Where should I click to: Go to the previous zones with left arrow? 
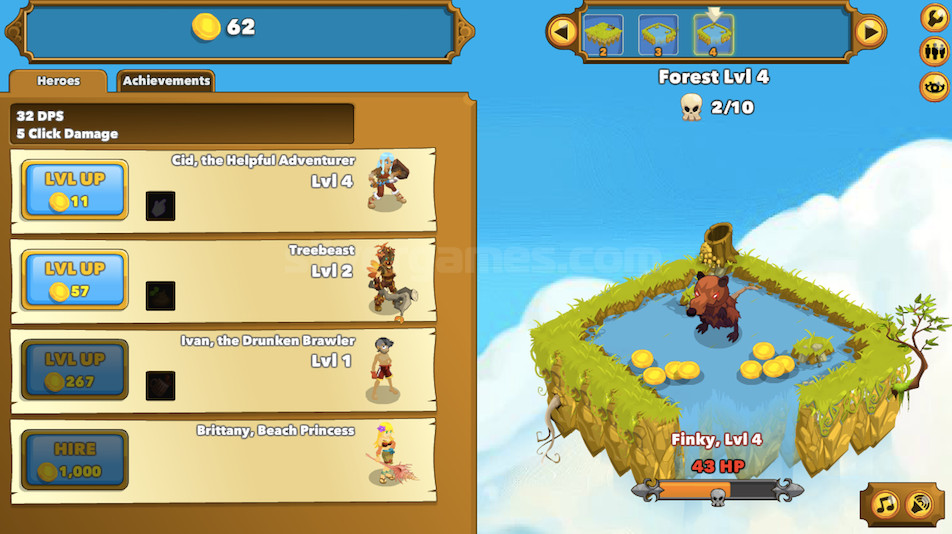click(561, 33)
